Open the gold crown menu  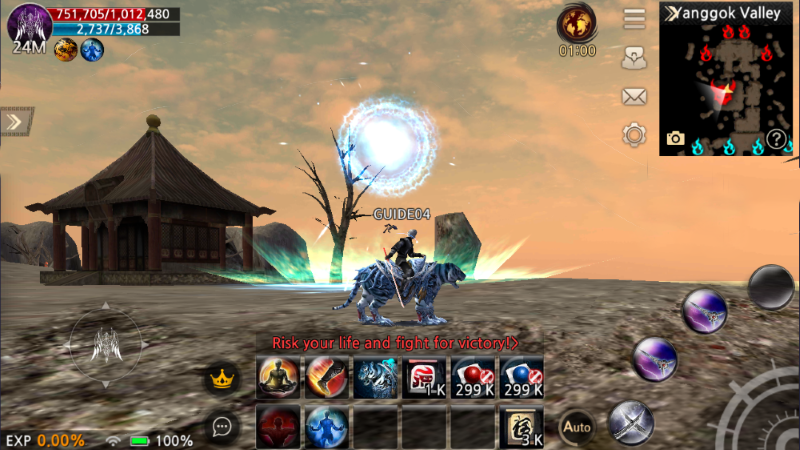221,379
